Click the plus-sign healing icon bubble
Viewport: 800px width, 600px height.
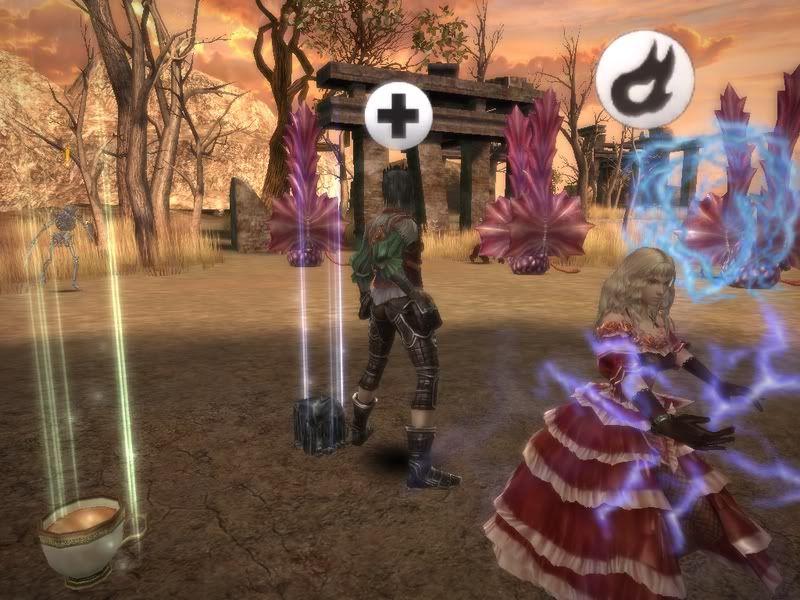coord(398,116)
